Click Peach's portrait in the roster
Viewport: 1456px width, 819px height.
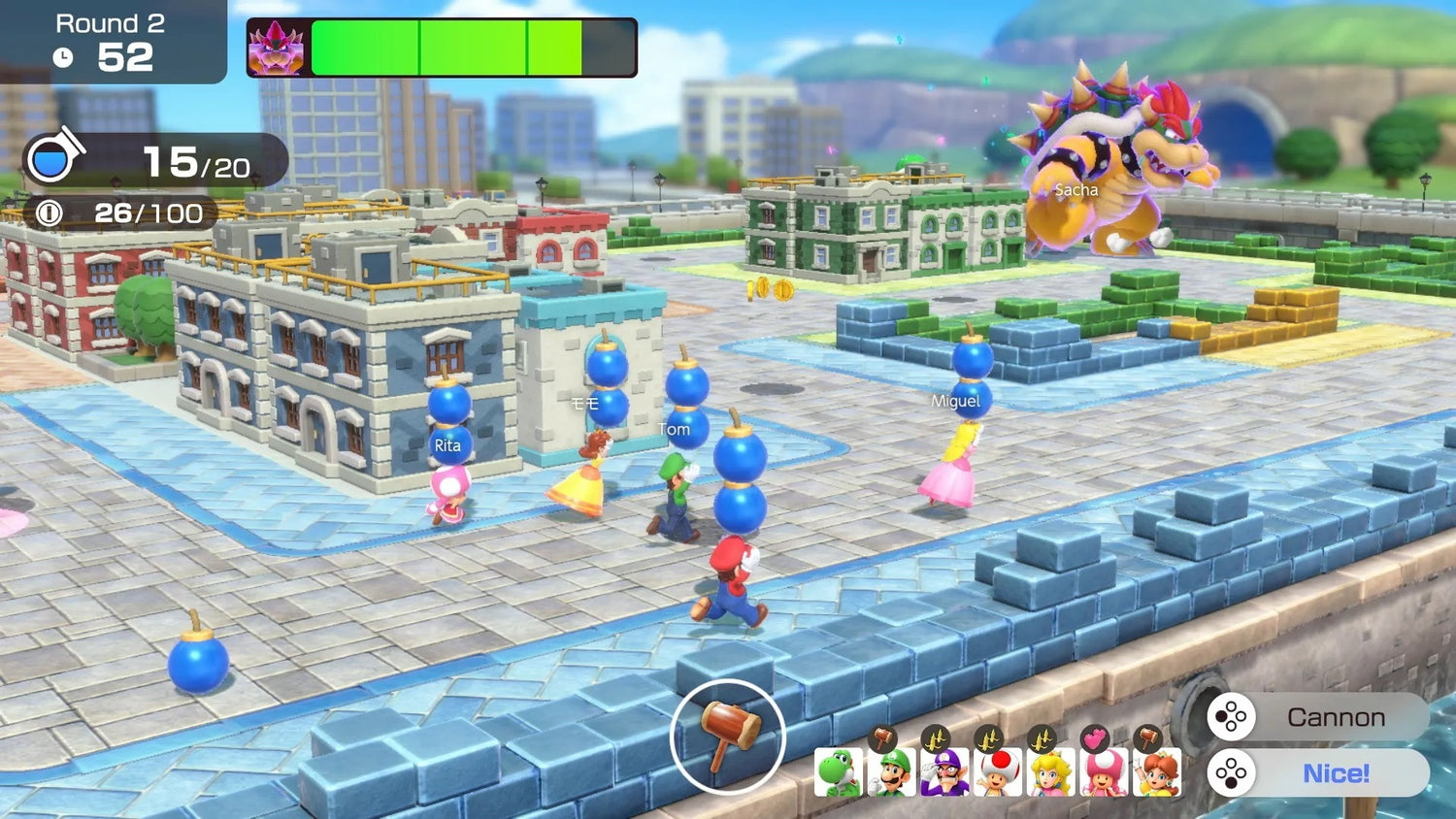1048,773
